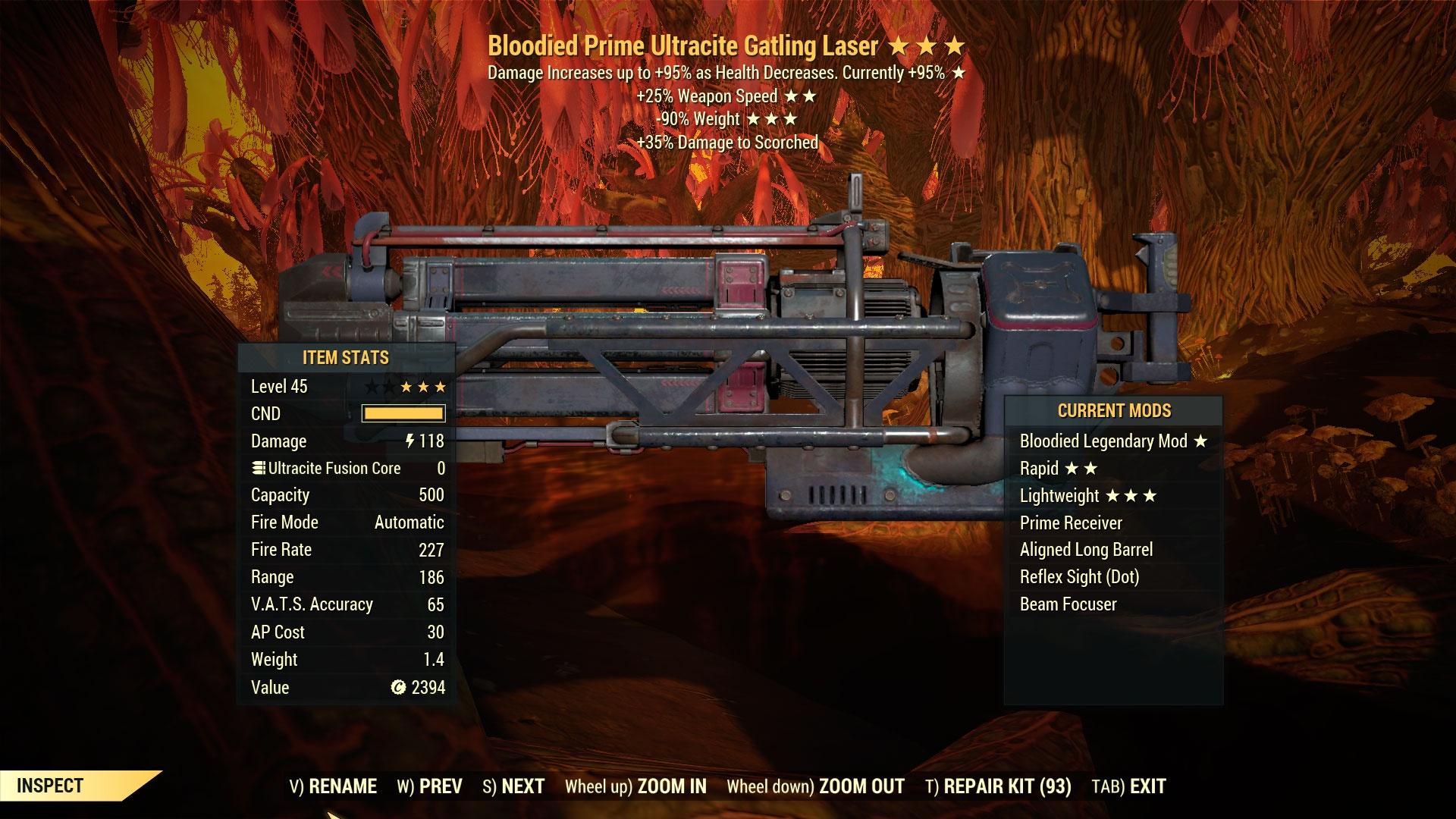
Task: Show the NEXT item
Action: tap(514, 786)
